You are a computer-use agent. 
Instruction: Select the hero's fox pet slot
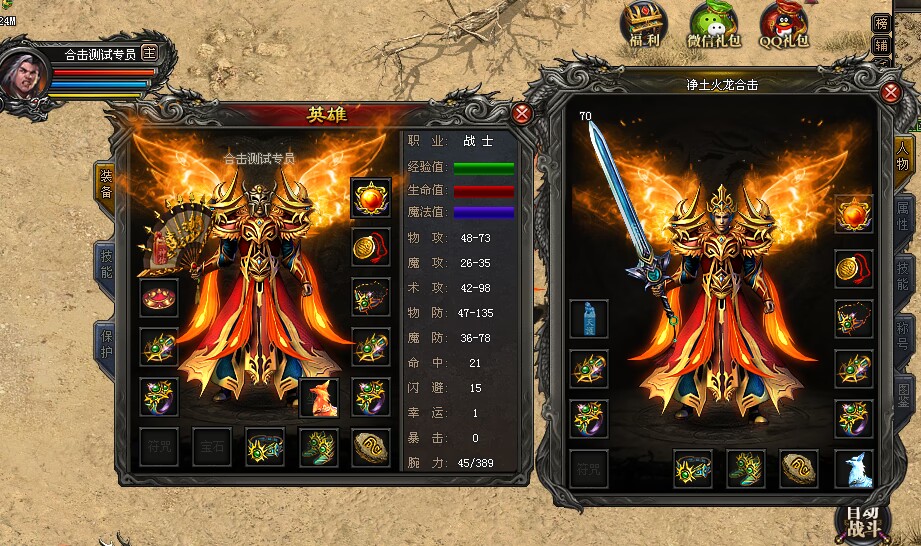(x=319, y=397)
